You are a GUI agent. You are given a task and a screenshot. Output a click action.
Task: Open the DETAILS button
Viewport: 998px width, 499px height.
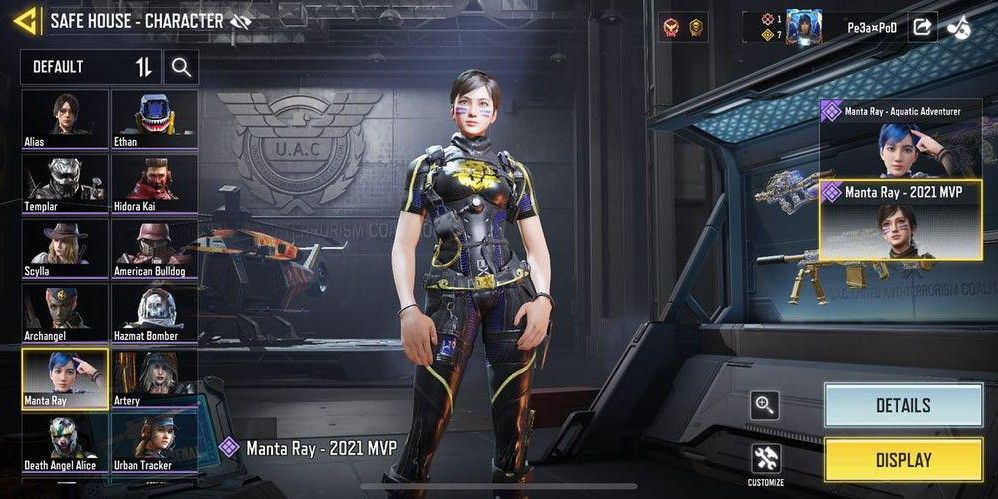(903, 405)
